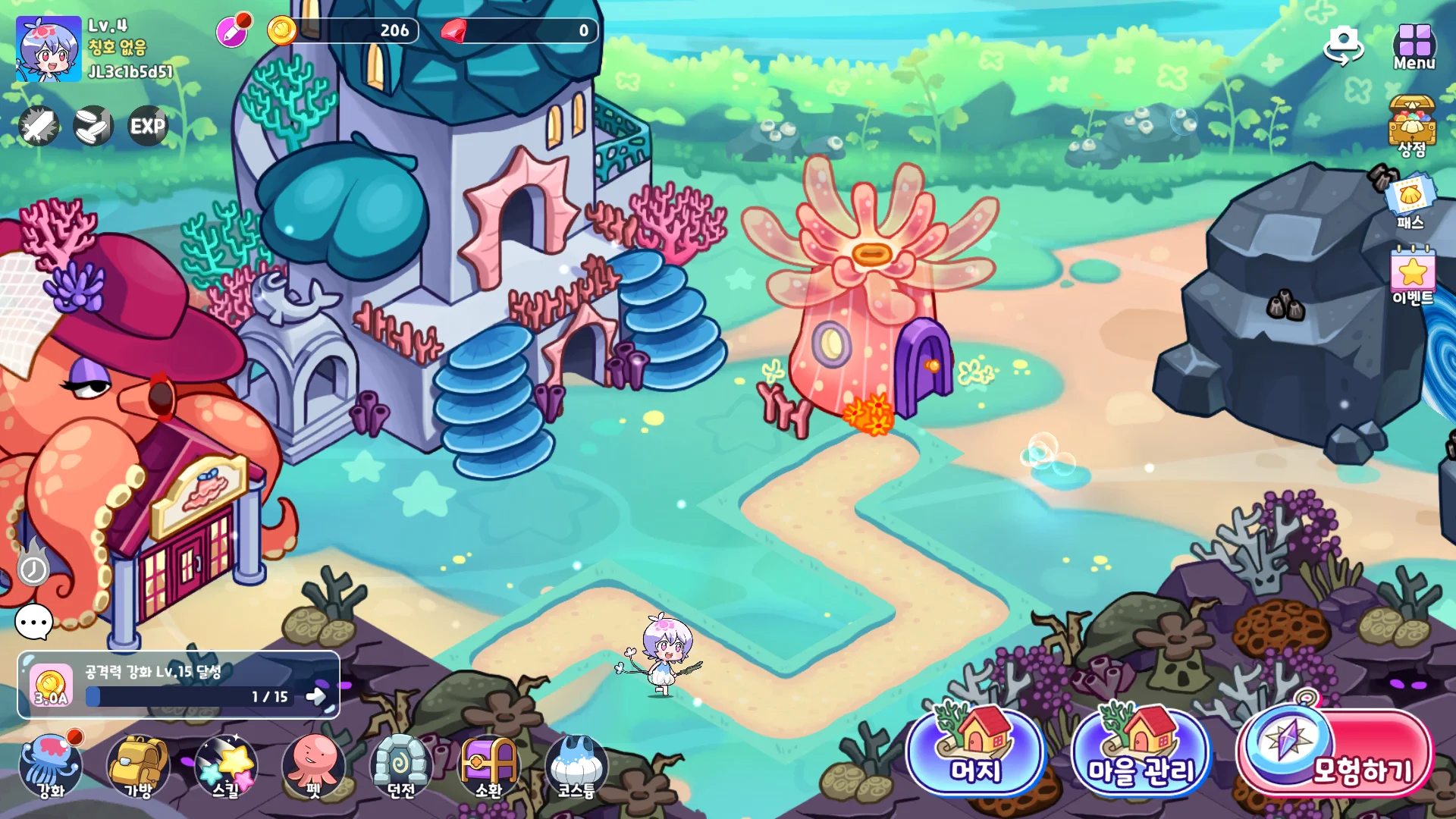Viewport: 1456px width, 819px height.
Task: Activate the EXP boost icon
Action: tap(147, 126)
